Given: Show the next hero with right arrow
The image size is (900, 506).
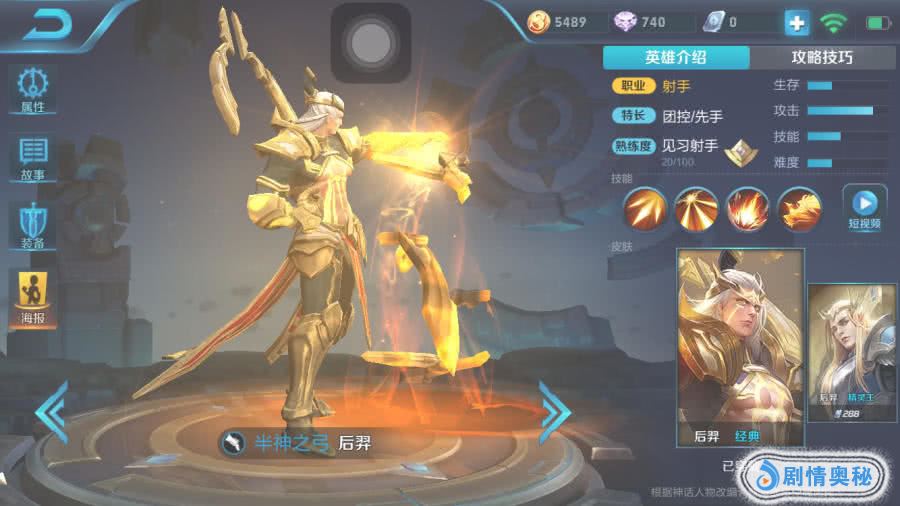Looking at the screenshot, I should click(554, 410).
